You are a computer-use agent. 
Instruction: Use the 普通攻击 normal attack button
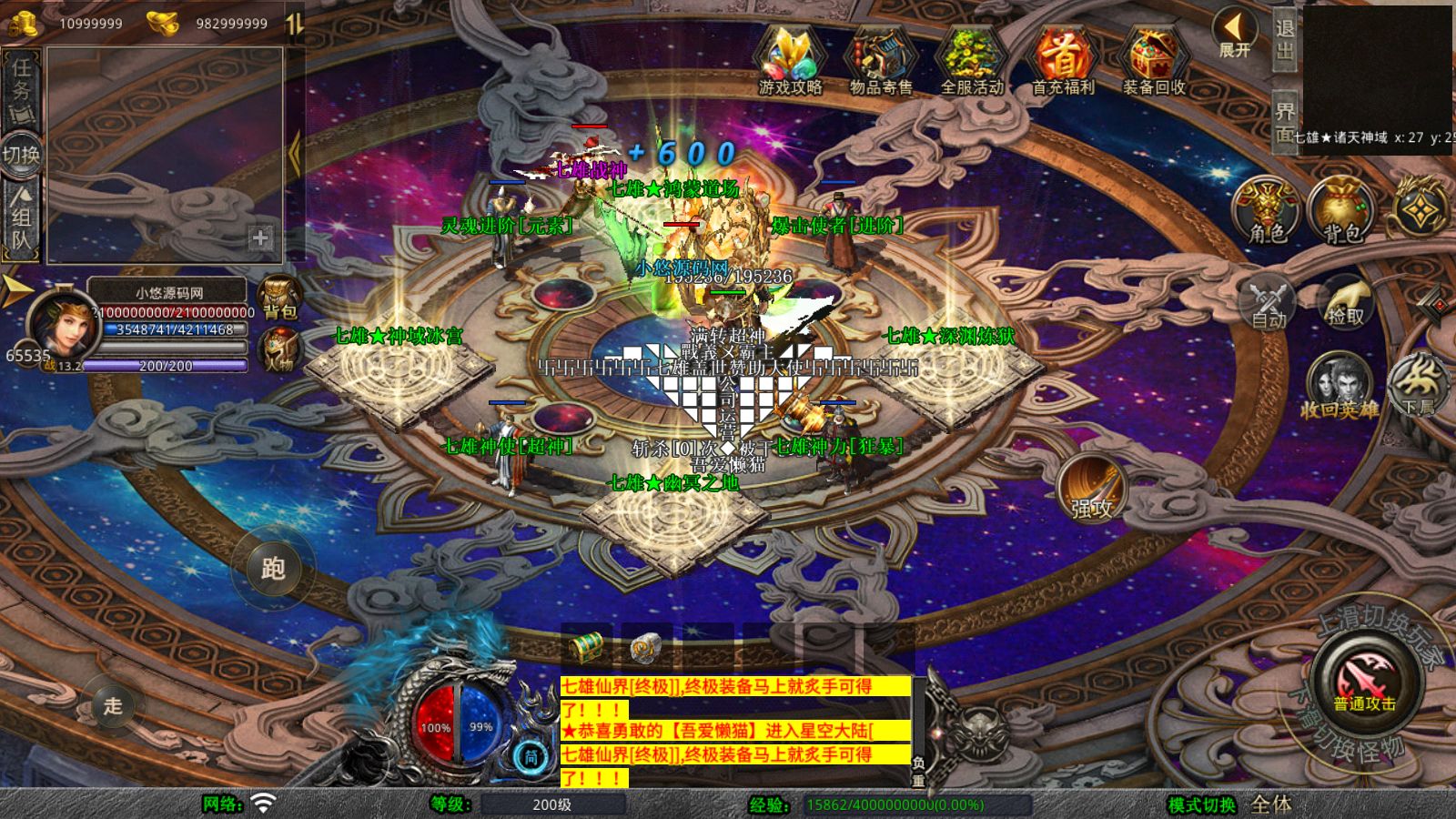1364,682
